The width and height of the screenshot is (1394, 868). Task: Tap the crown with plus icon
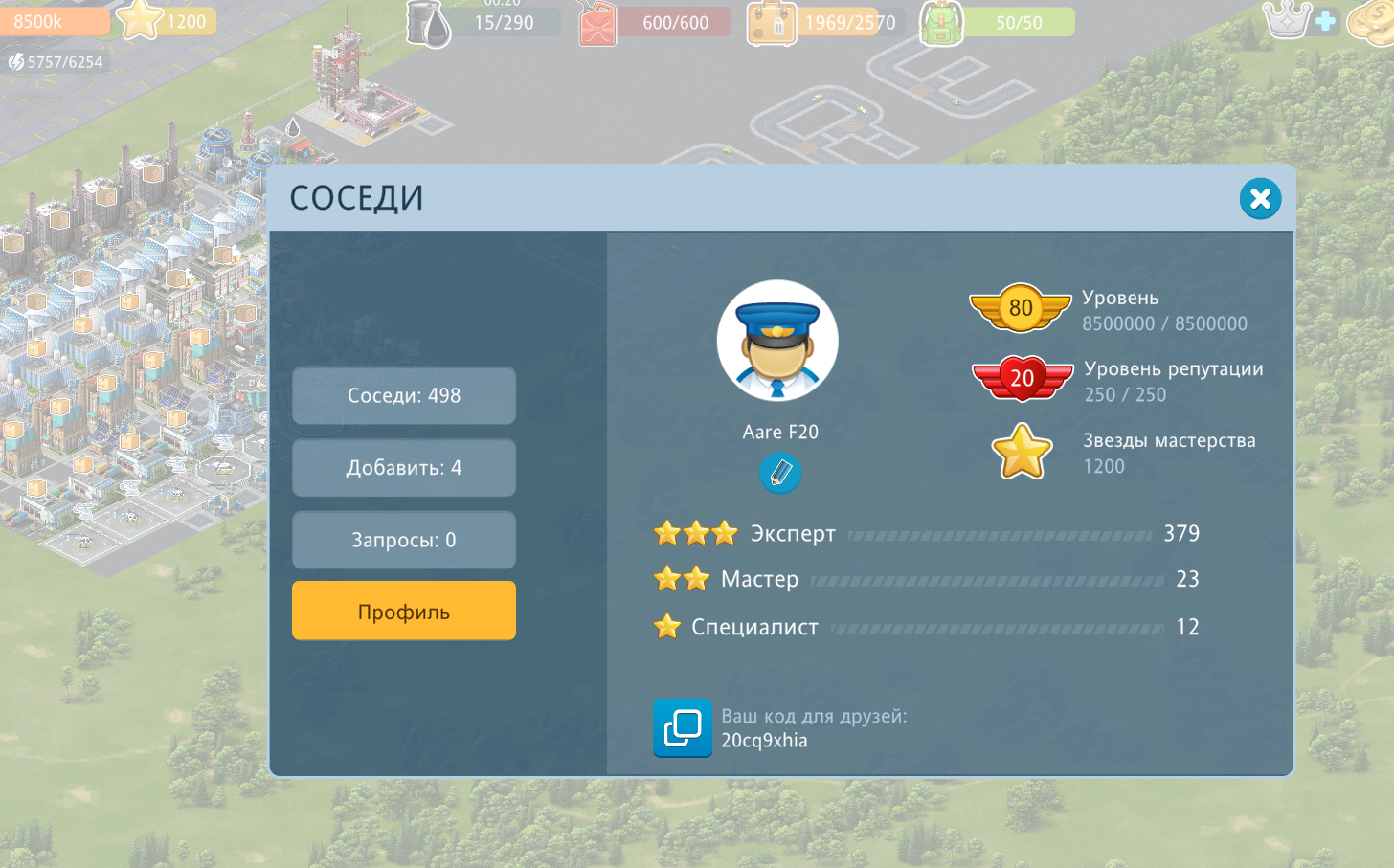pyautogui.click(x=1299, y=20)
